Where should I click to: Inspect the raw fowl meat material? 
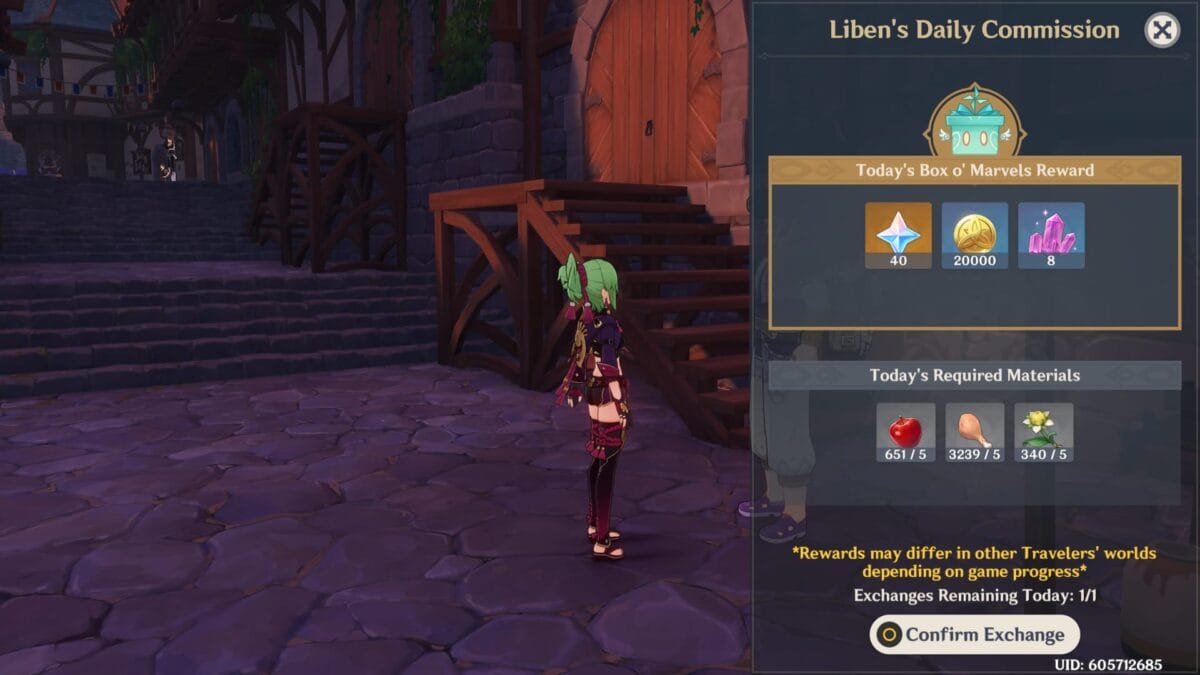tap(974, 432)
